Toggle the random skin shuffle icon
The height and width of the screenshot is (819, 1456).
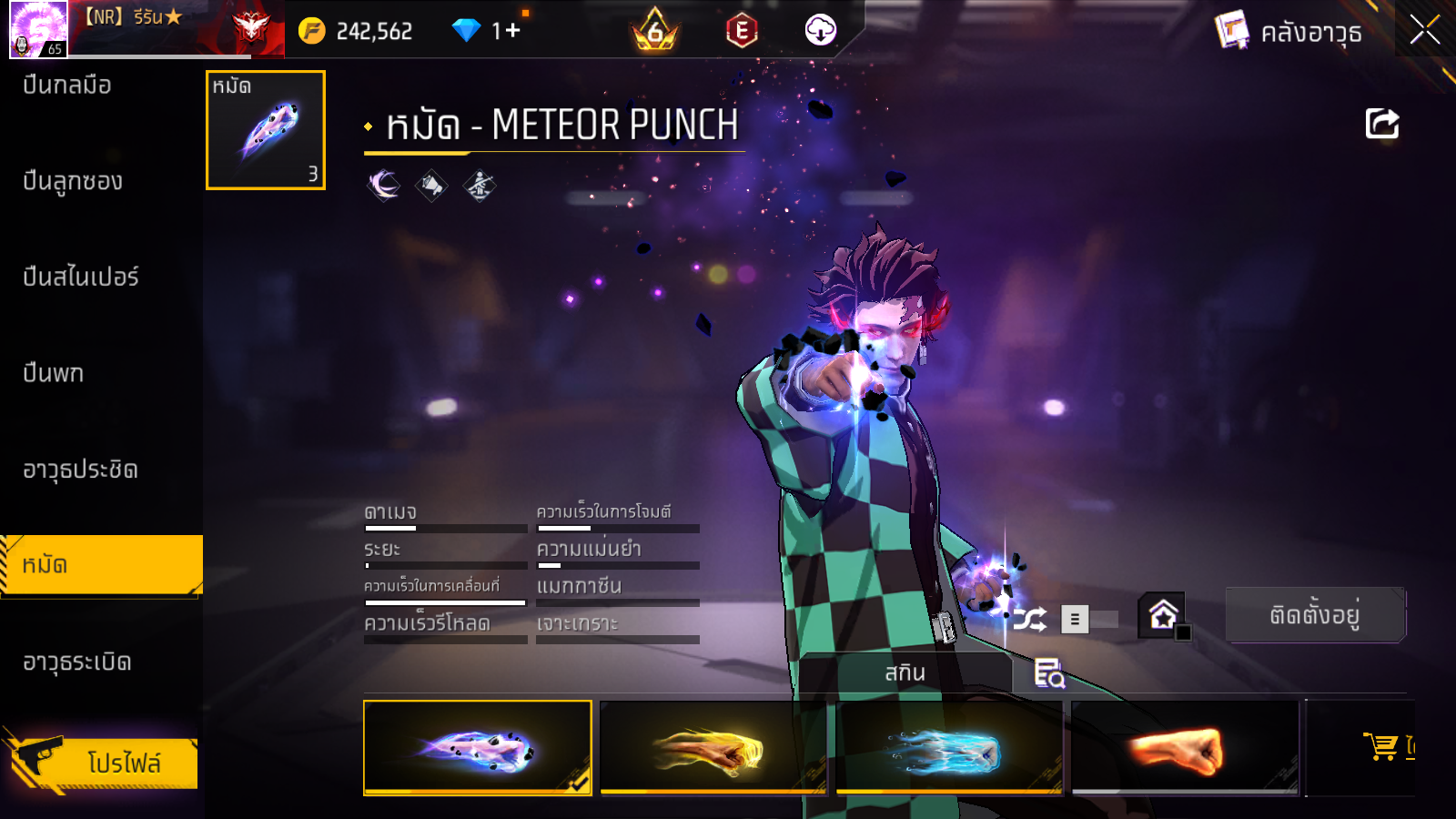tap(1030, 620)
